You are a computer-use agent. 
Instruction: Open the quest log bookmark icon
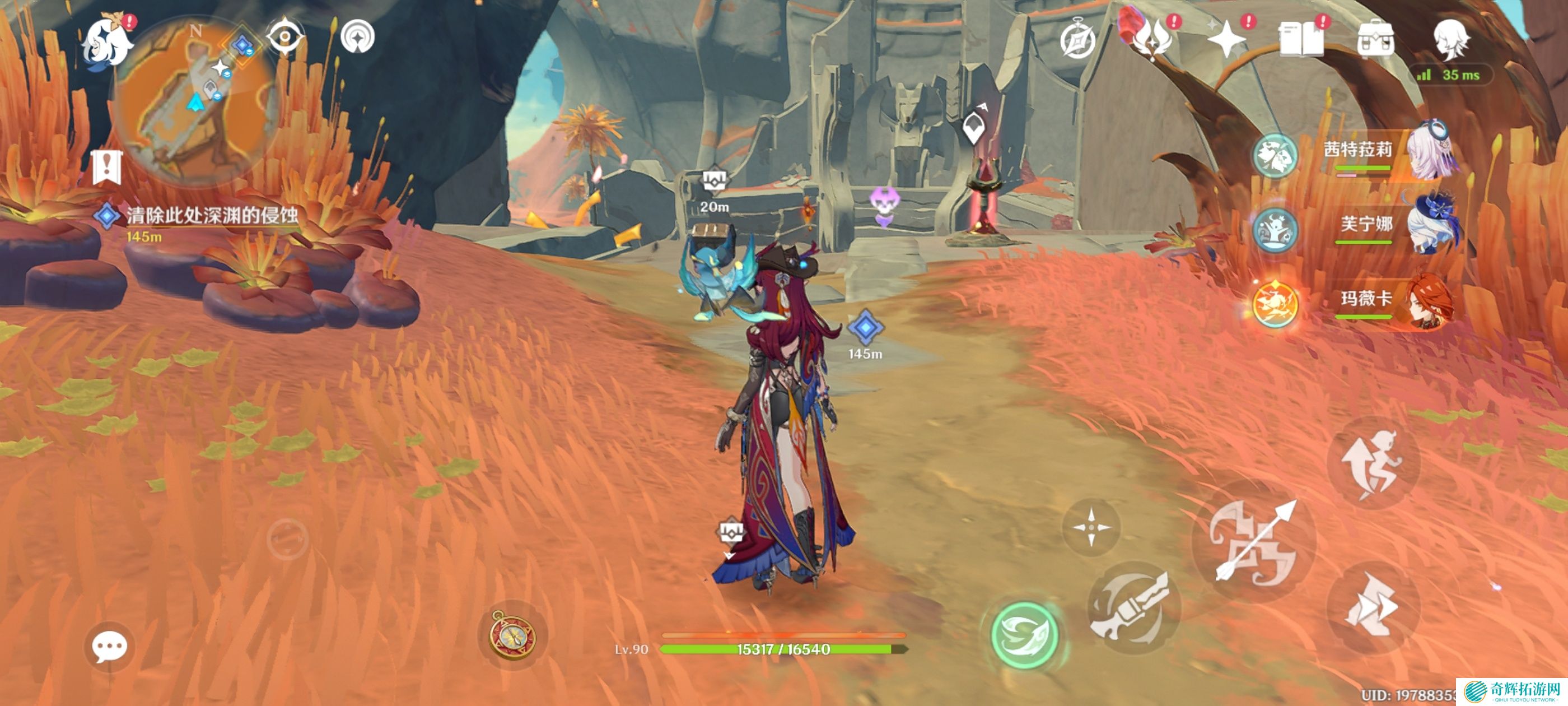107,166
